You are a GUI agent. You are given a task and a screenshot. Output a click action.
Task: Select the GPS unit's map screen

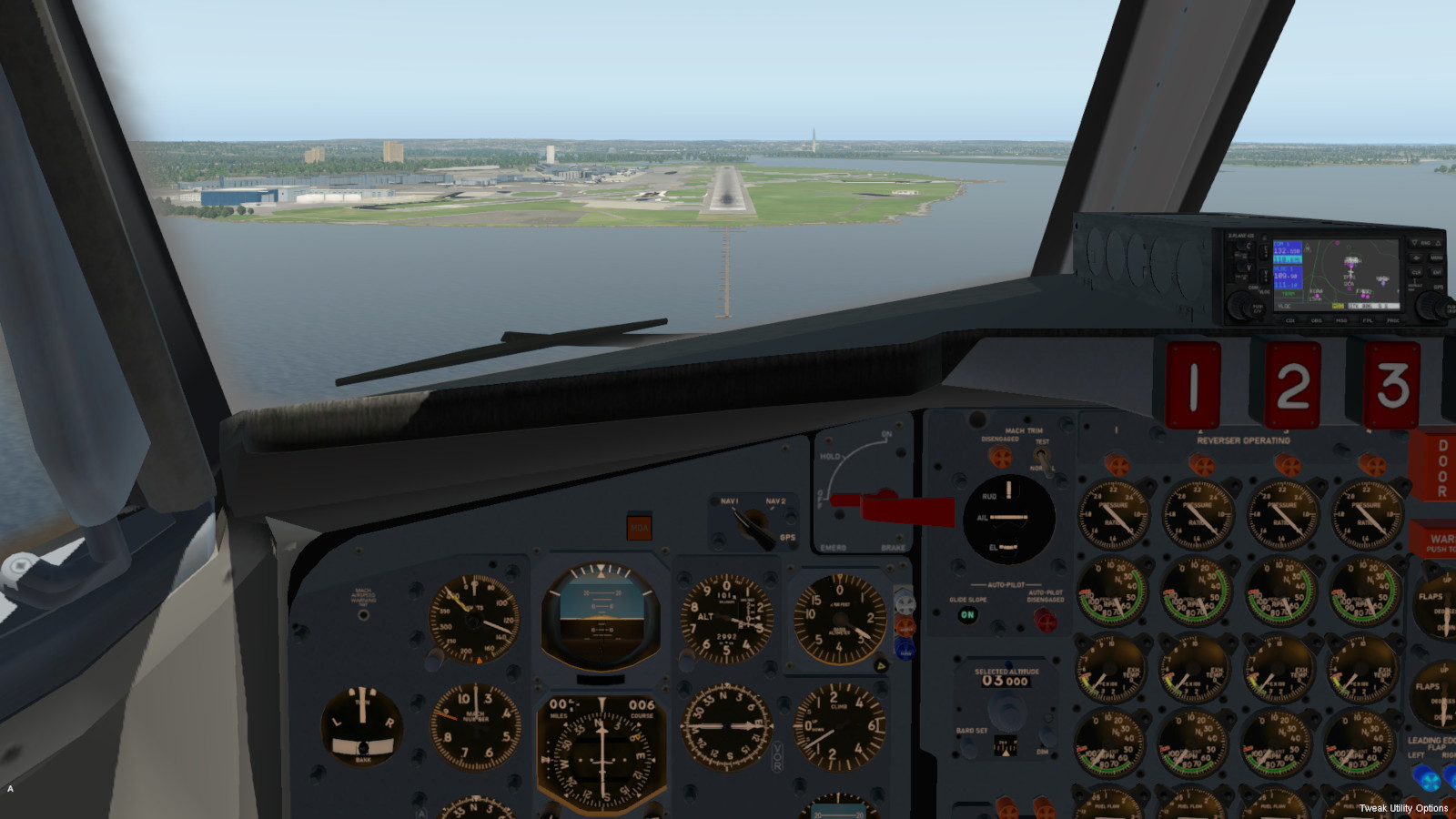(x=1351, y=274)
